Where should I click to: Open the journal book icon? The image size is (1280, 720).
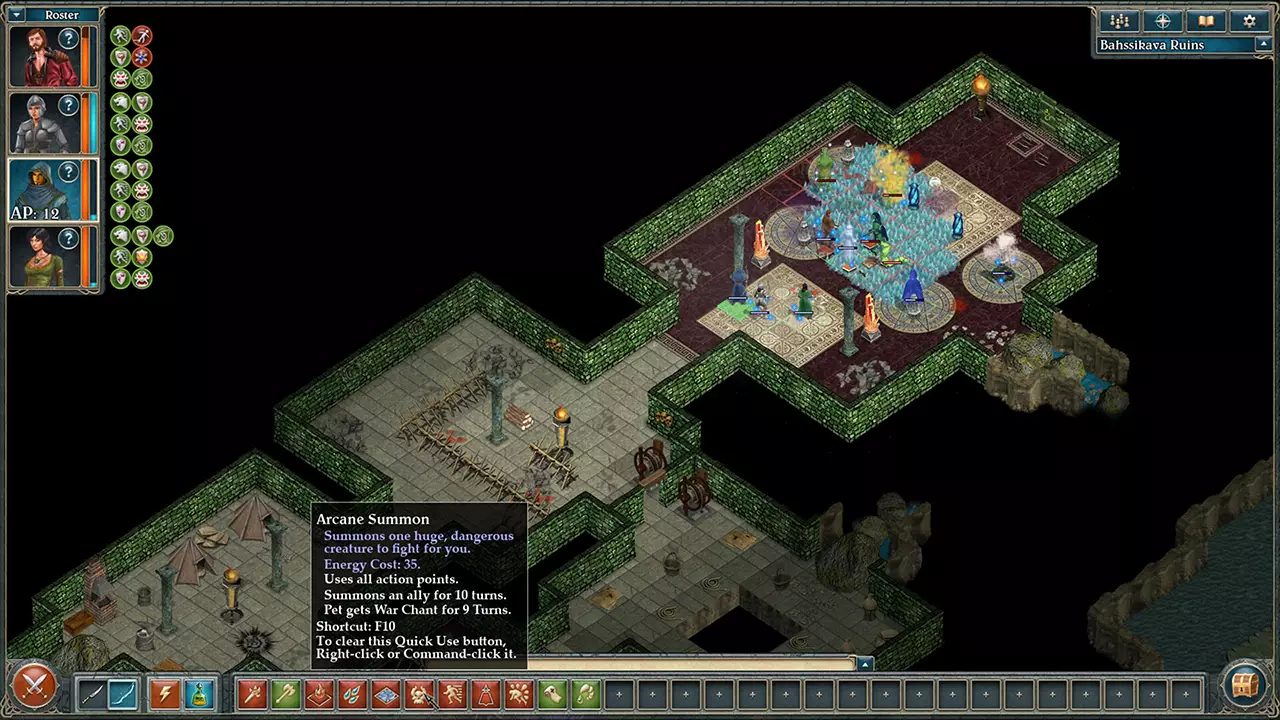coord(1205,20)
